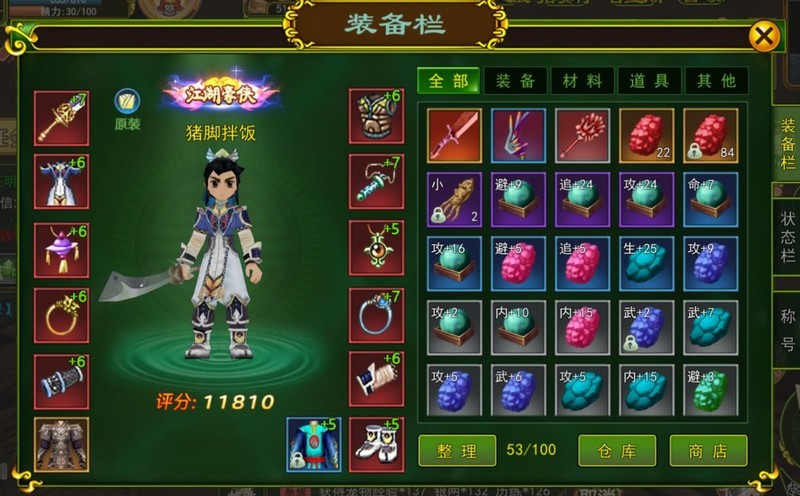Viewport: 800px width, 496px height.
Task: Click the equipped golden ring slot
Action: pos(61,316)
